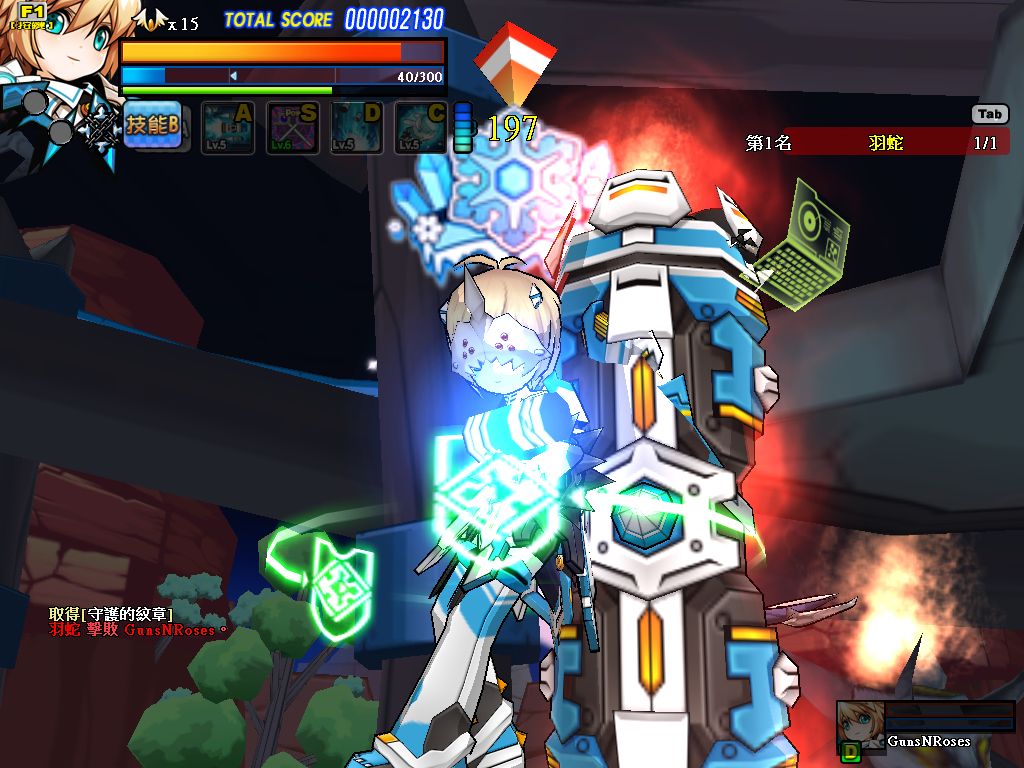Select the 羽蛇 ranking row
The width and height of the screenshot is (1024, 768).
pyautogui.click(x=876, y=142)
